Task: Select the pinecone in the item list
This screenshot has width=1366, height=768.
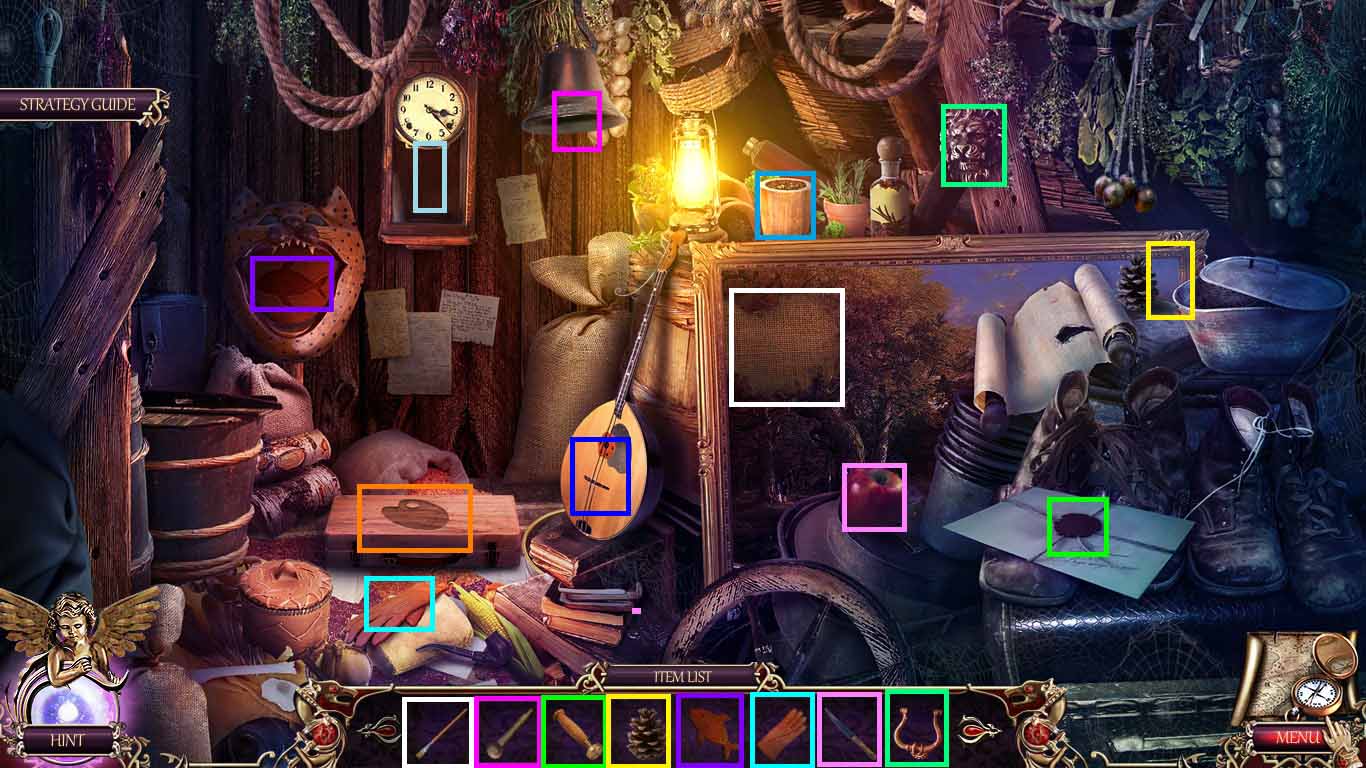Action: point(641,730)
